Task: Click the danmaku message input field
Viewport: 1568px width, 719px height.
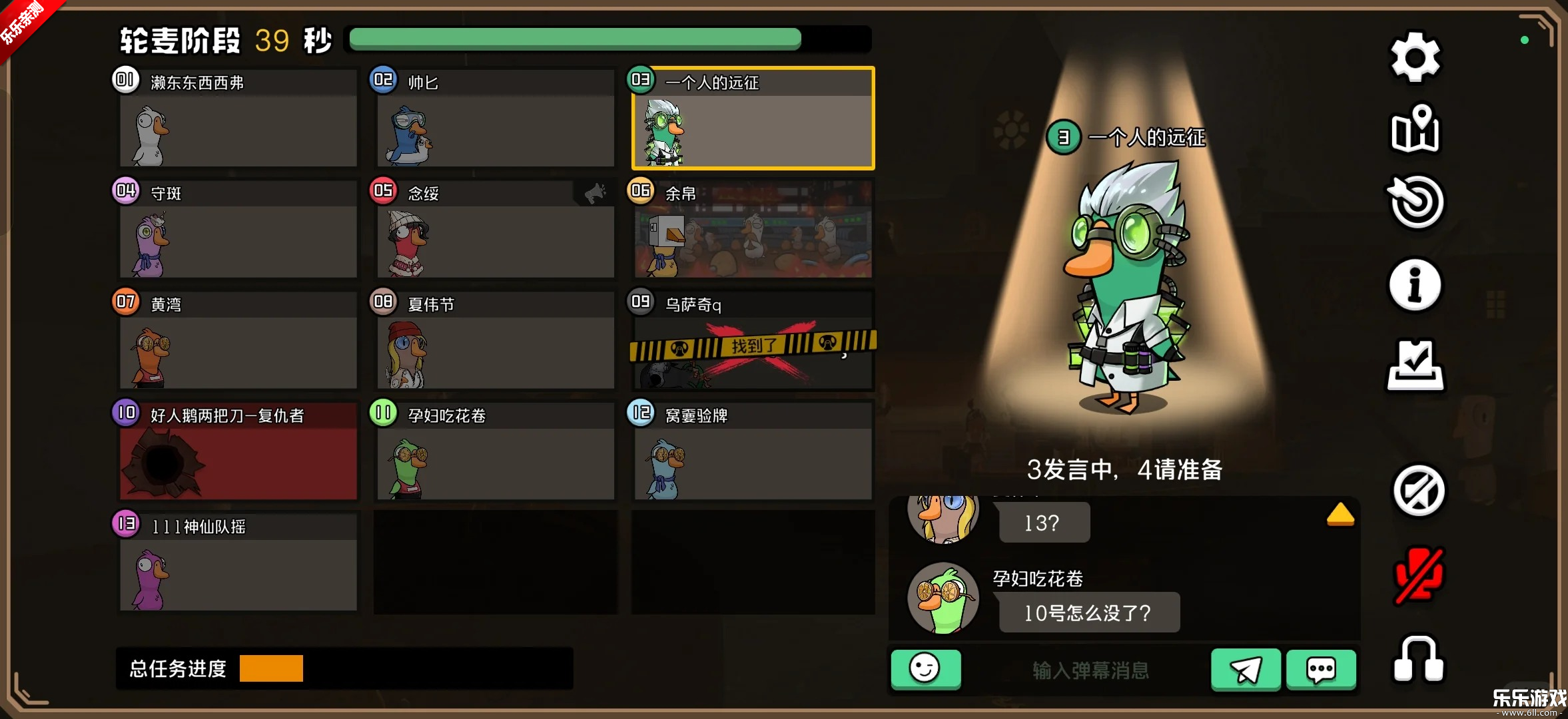Action: 1090,670
